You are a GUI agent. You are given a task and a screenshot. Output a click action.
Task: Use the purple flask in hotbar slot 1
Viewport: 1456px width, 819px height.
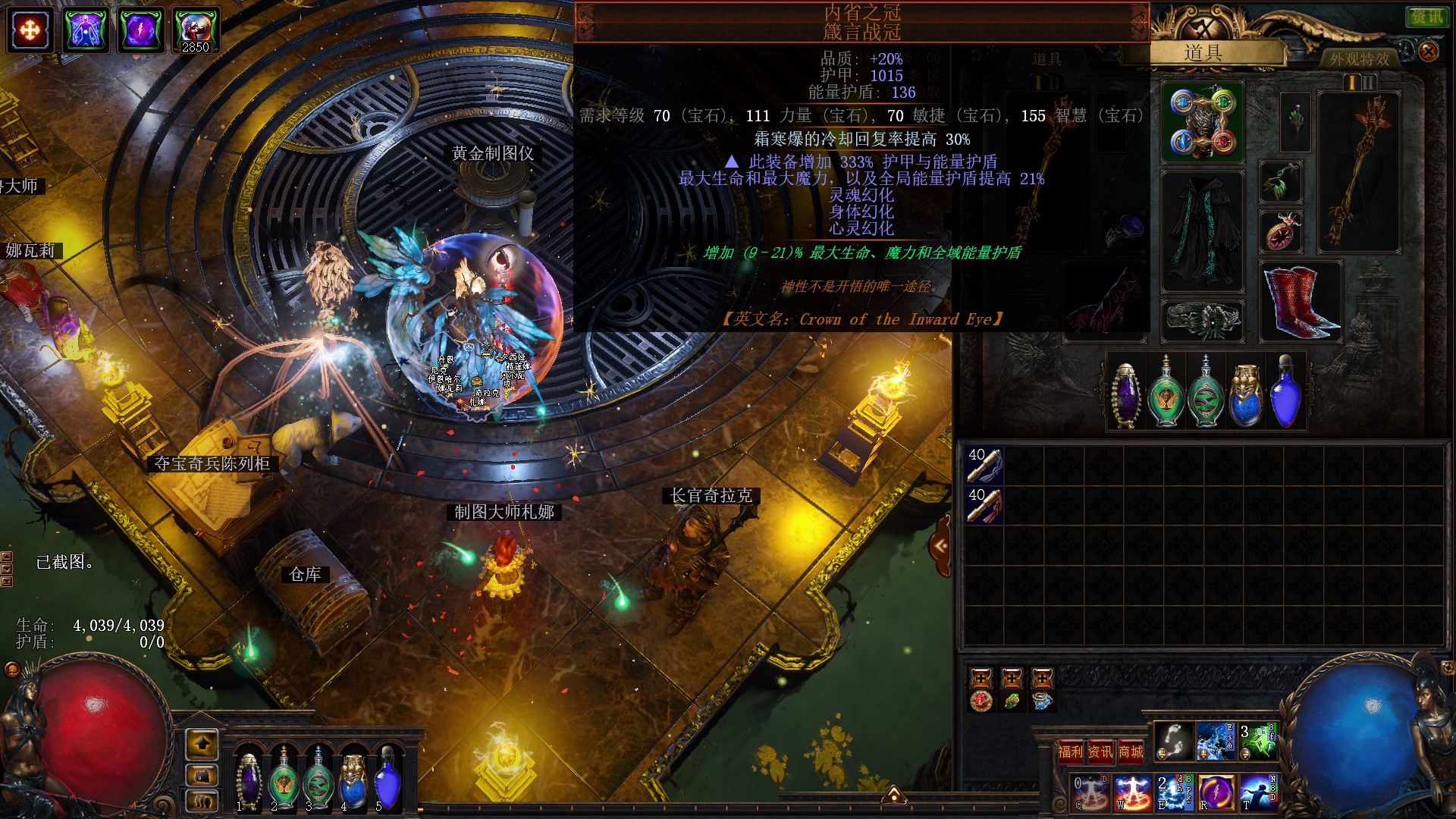point(248,781)
